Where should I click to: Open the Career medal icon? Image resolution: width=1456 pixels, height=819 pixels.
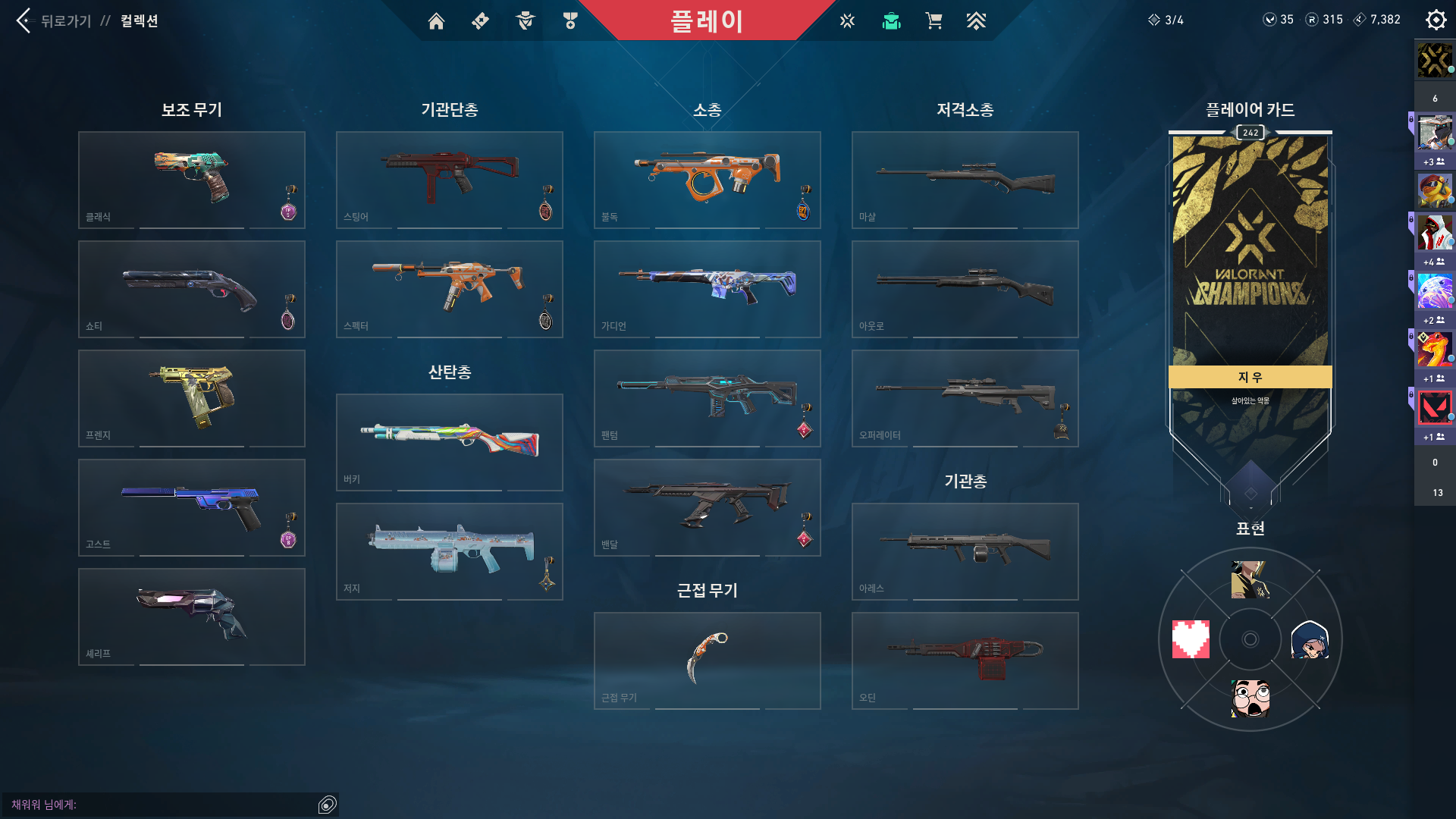pos(570,20)
